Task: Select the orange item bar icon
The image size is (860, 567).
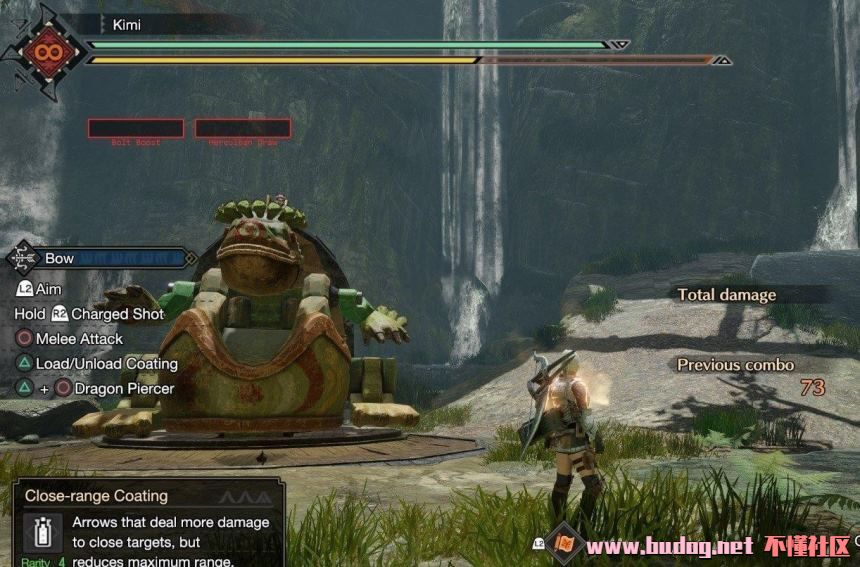Action: pyautogui.click(x=565, y=544)
